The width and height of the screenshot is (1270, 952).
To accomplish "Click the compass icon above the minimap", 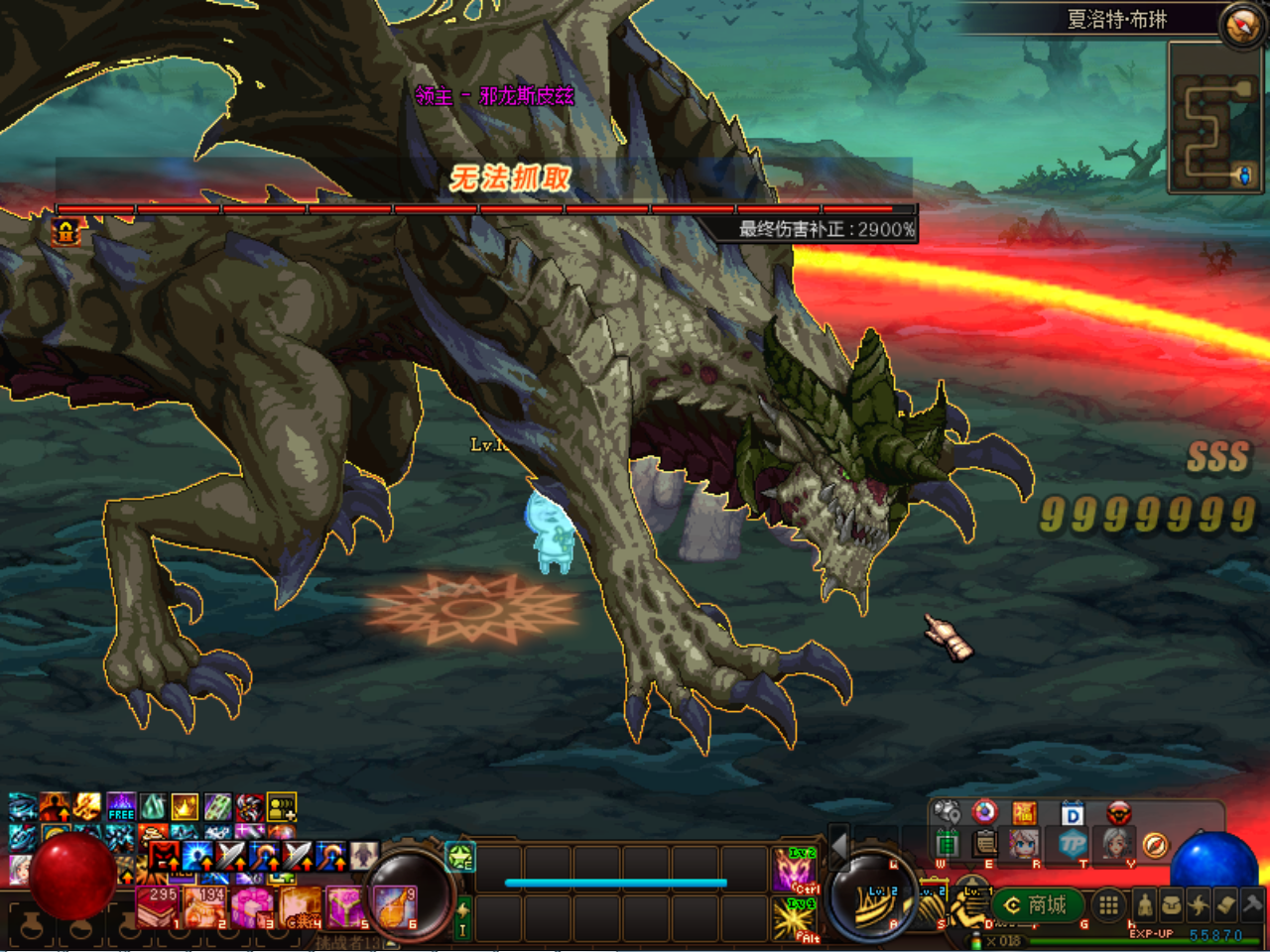I will coord(1241,25).
